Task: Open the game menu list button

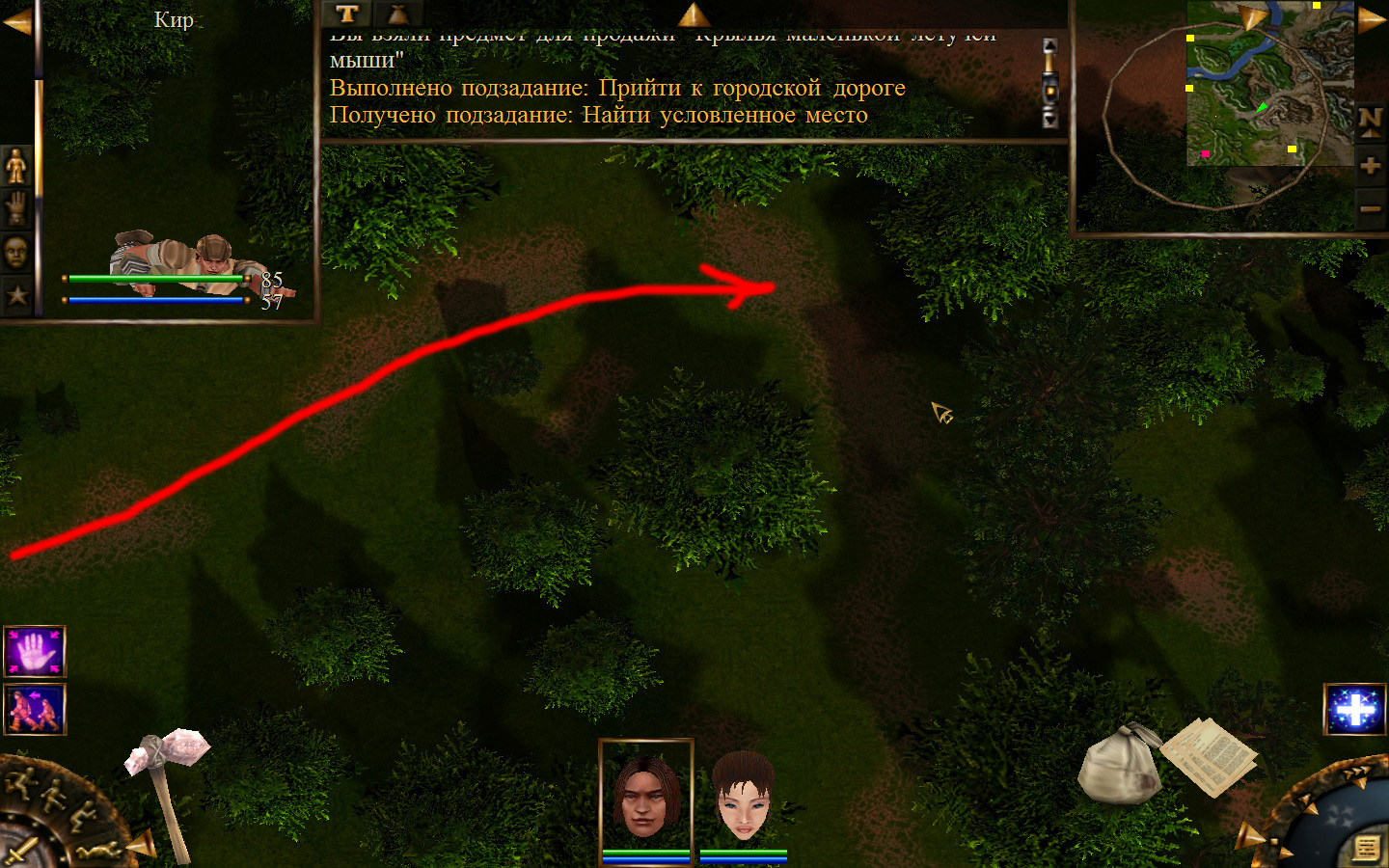Action: [x=1366, y=847]
